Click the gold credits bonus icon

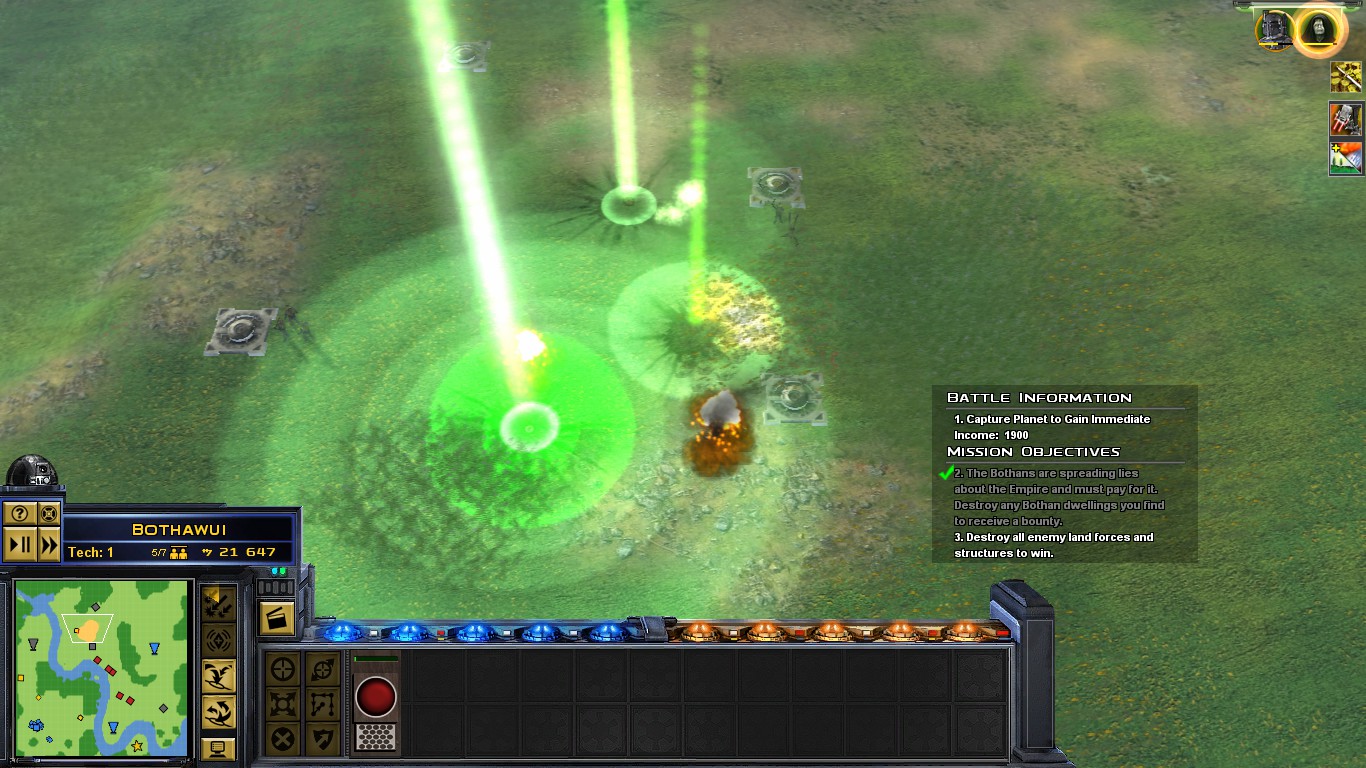(1346, 77)
